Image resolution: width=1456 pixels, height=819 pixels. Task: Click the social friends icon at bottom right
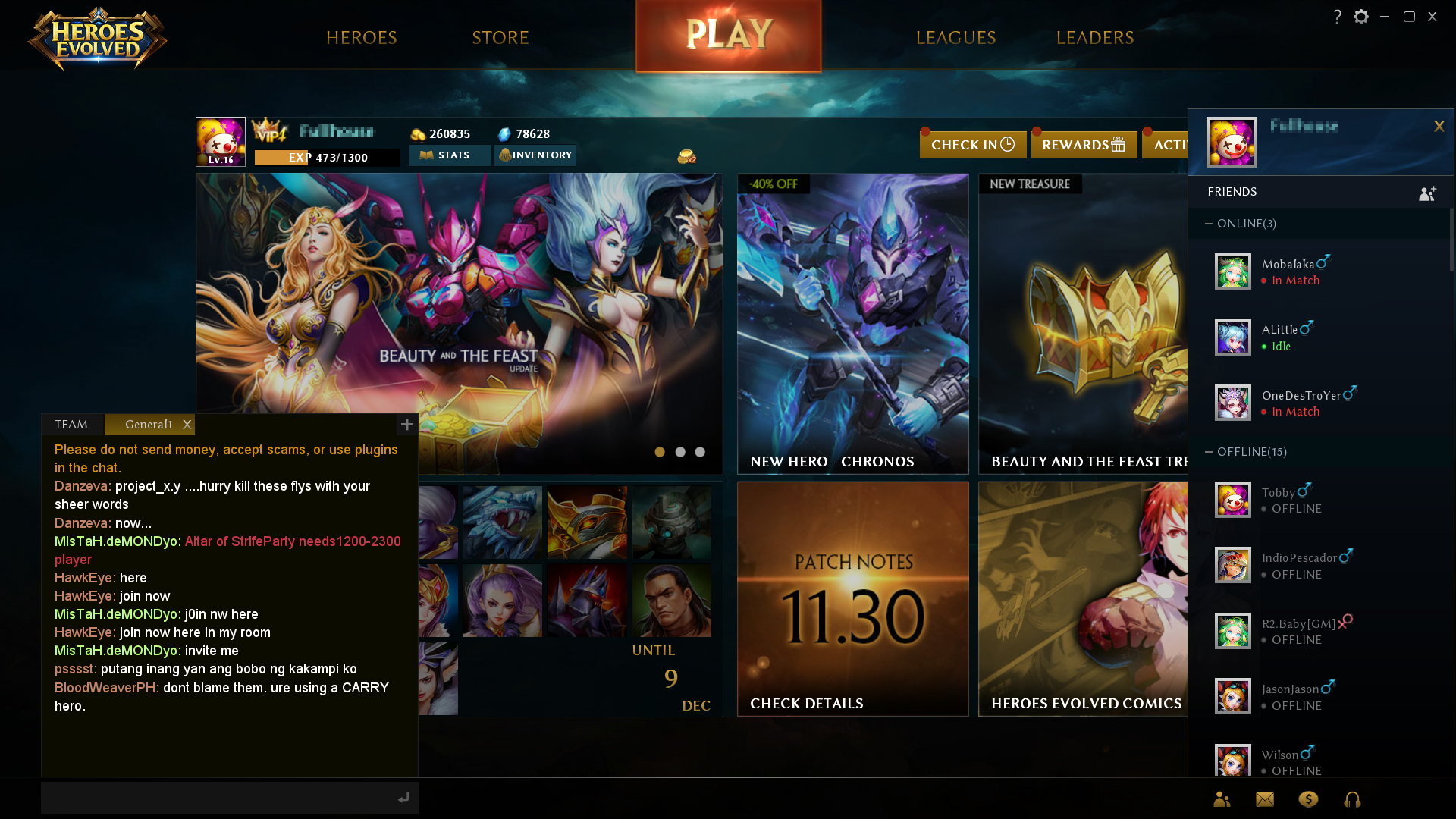(x=1221, y=799)
